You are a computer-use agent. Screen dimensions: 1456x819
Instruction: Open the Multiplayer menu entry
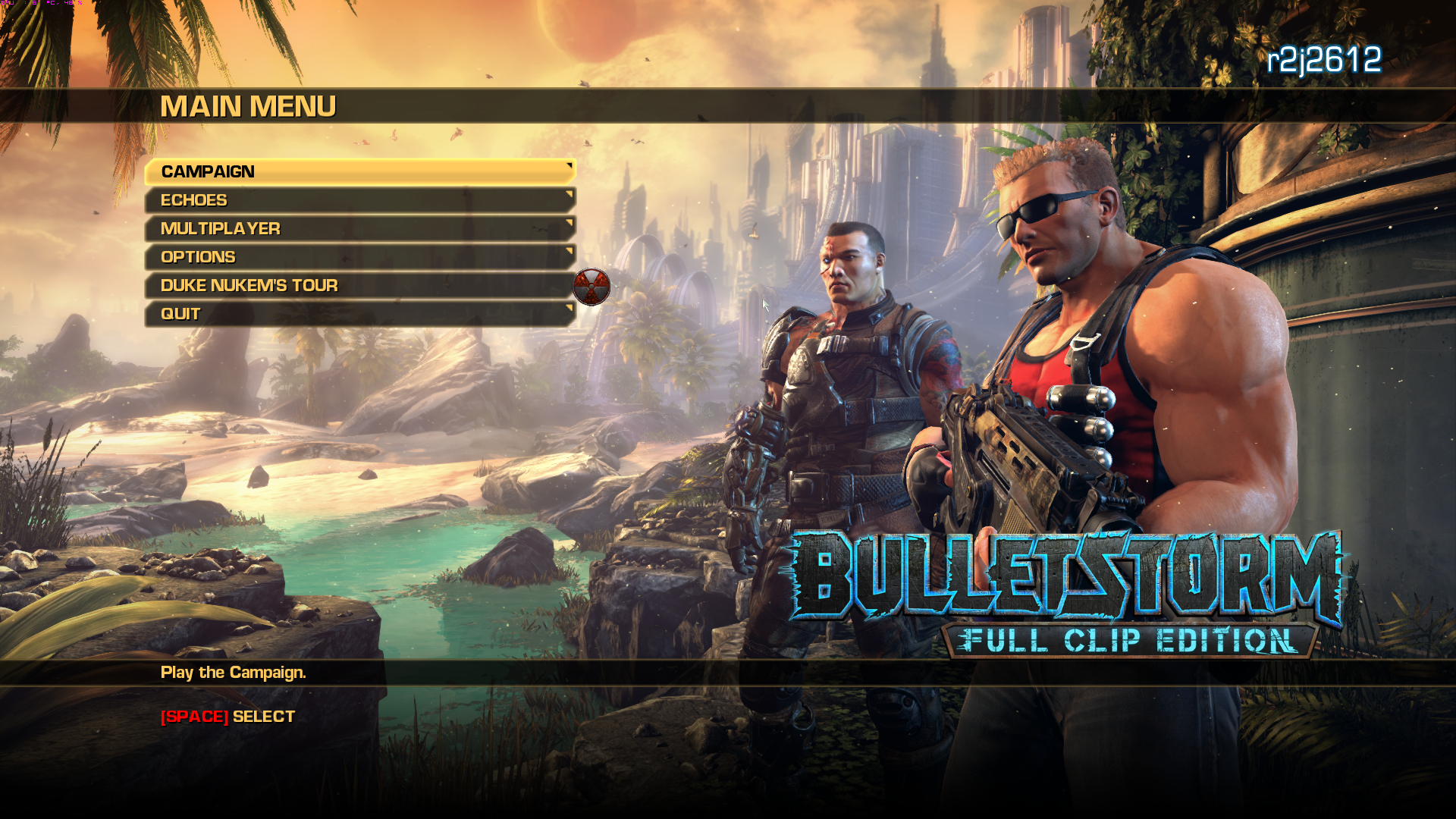pos(303,228)
